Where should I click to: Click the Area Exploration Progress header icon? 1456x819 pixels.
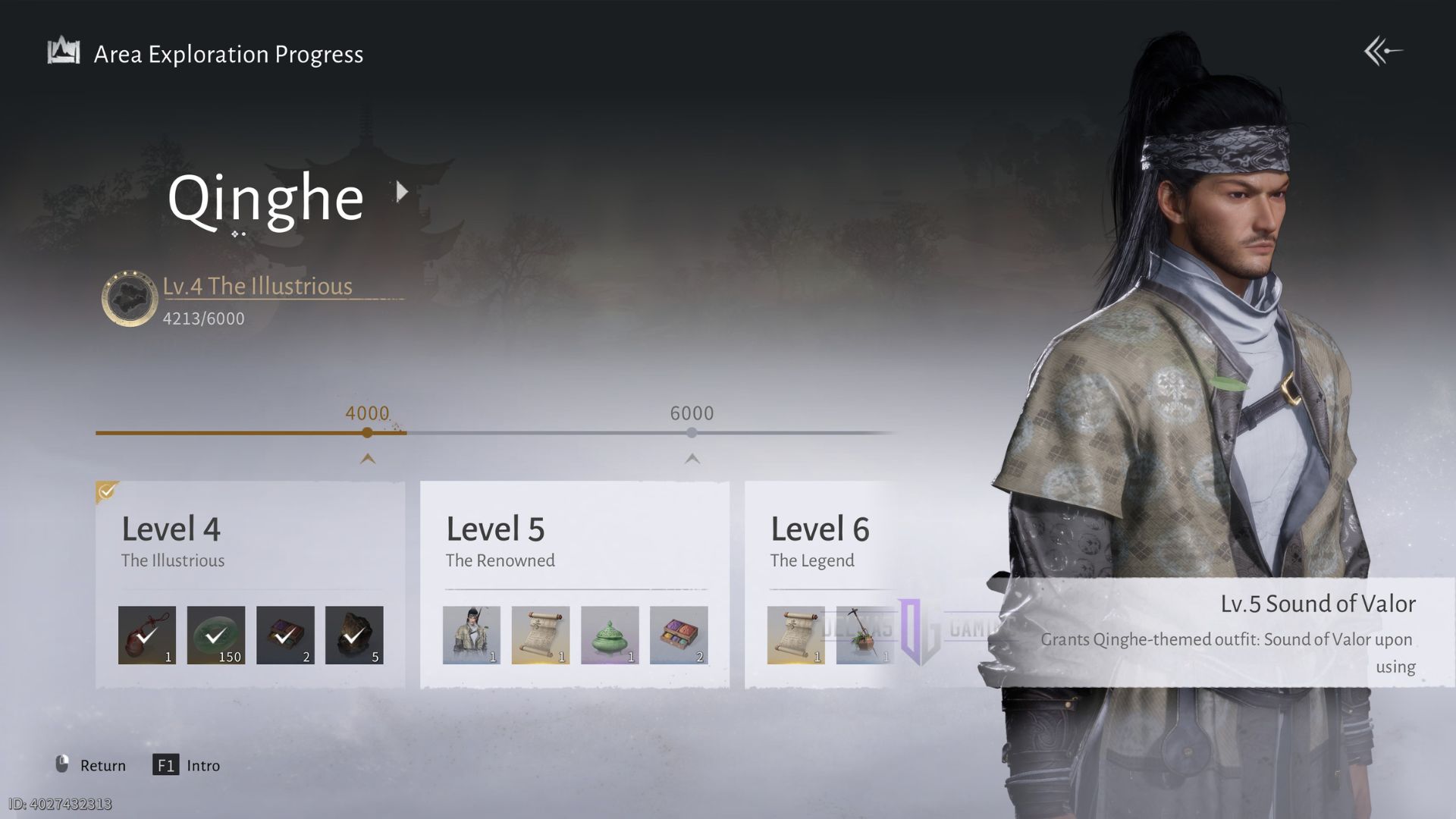pyautogui.click(x=64, y=50)
